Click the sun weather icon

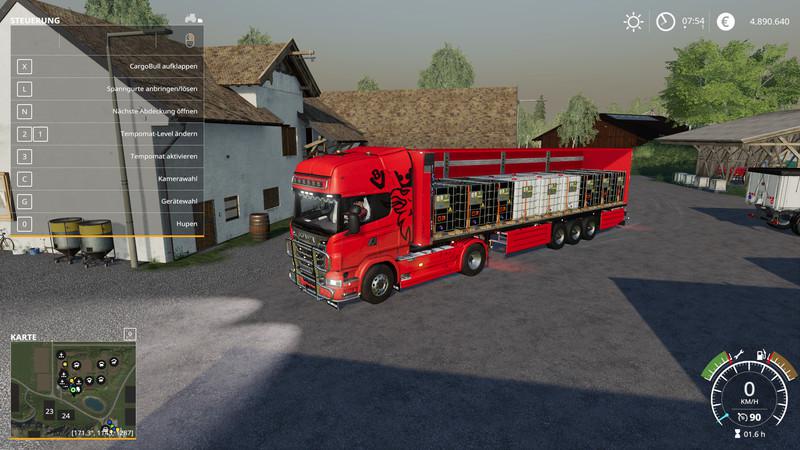point(633,21)
